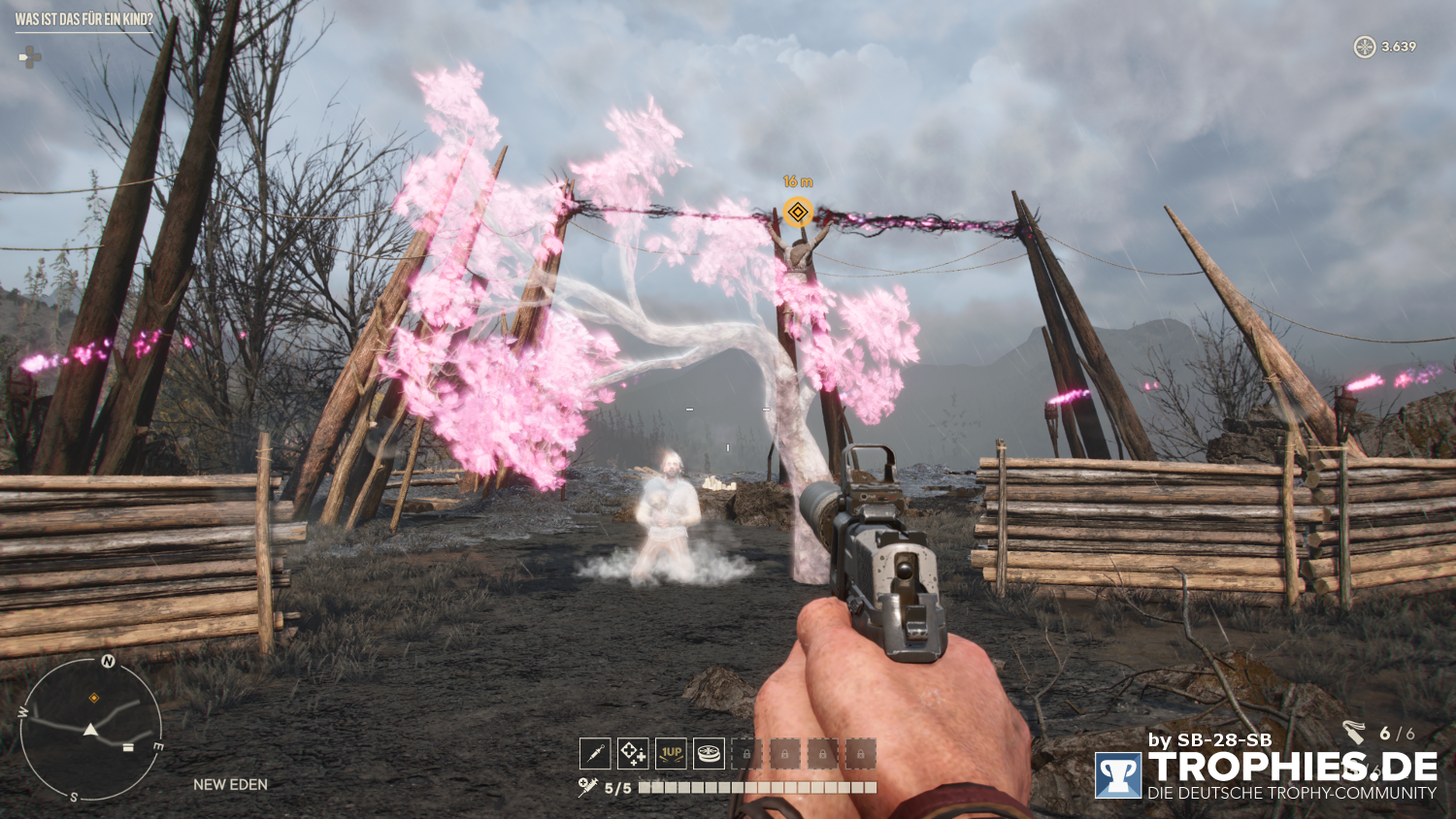Open the circular minimap
The width and height of the screenshot is (1456, 819).
pyautogui.click(x=90, y=728)
